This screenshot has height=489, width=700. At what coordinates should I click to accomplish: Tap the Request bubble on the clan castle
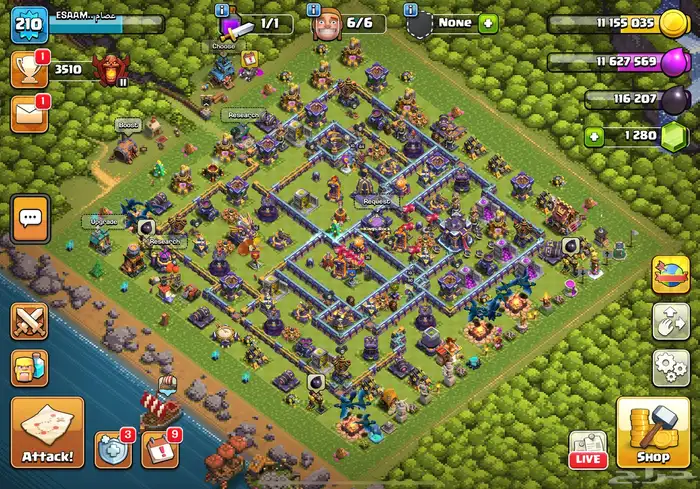[x=378, y=201]
